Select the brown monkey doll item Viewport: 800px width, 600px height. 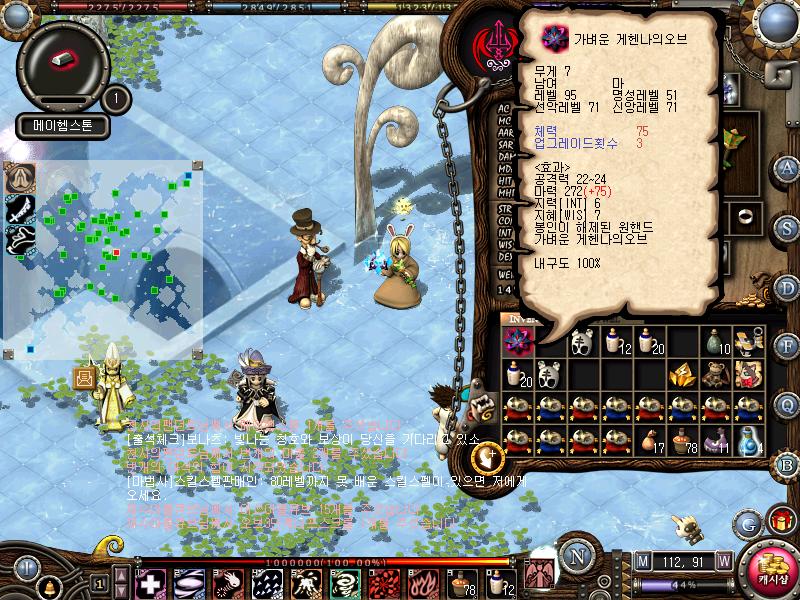pyautogui.click(x=716, y=374)
